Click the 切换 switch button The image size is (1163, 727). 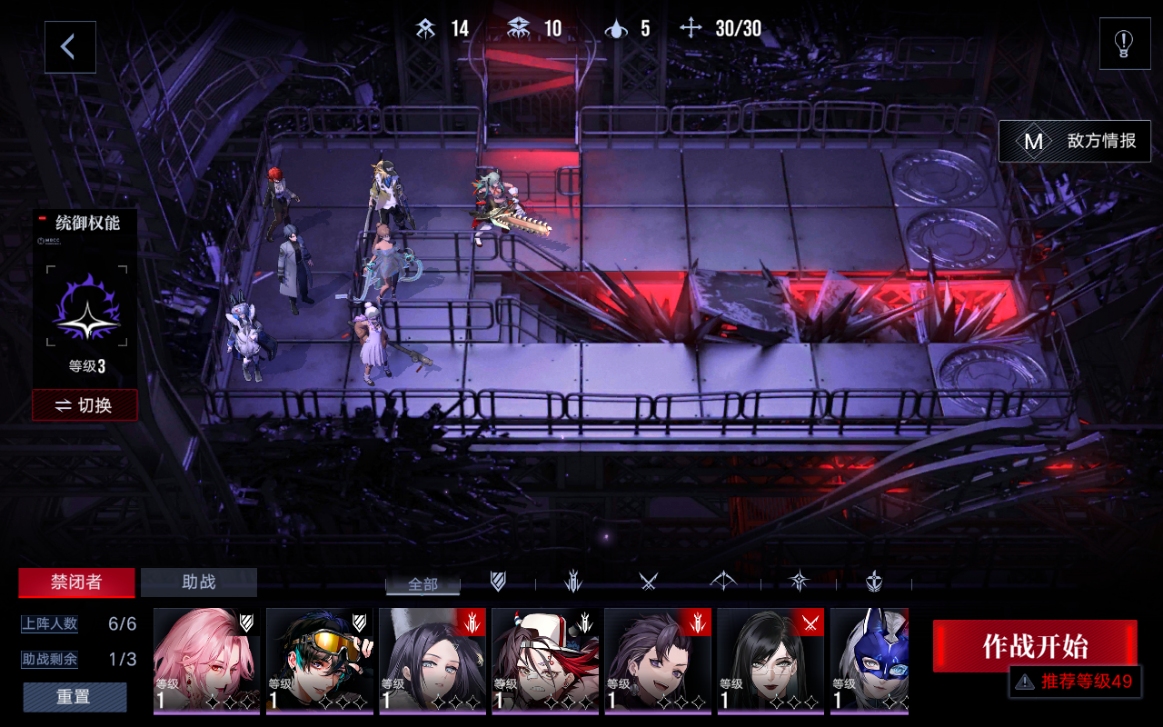pos(85,405)
